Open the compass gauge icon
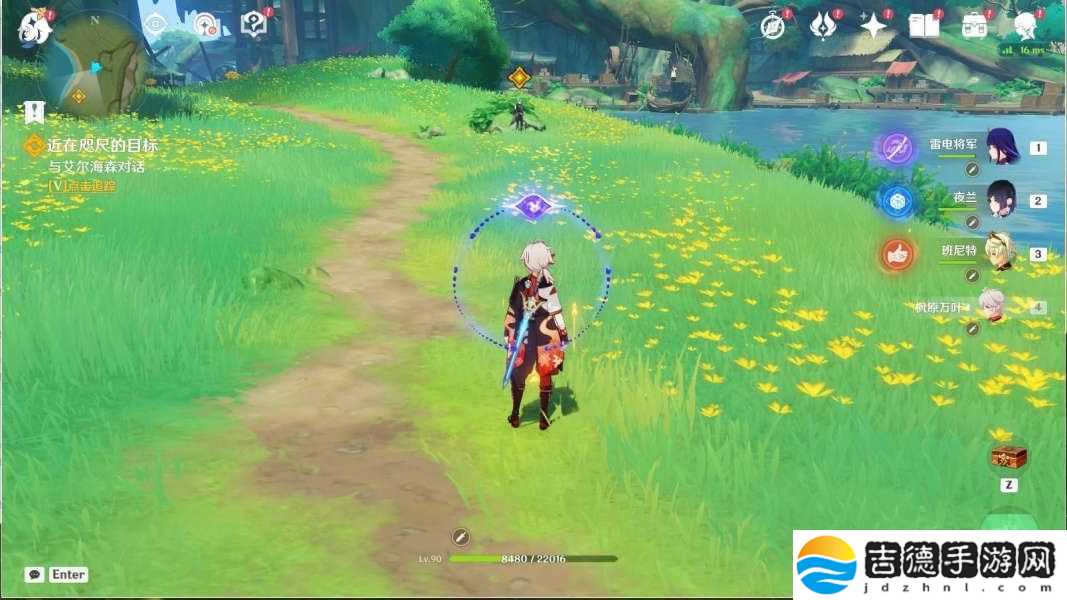This screenshot has height=600, width=1067. point(205,25)
